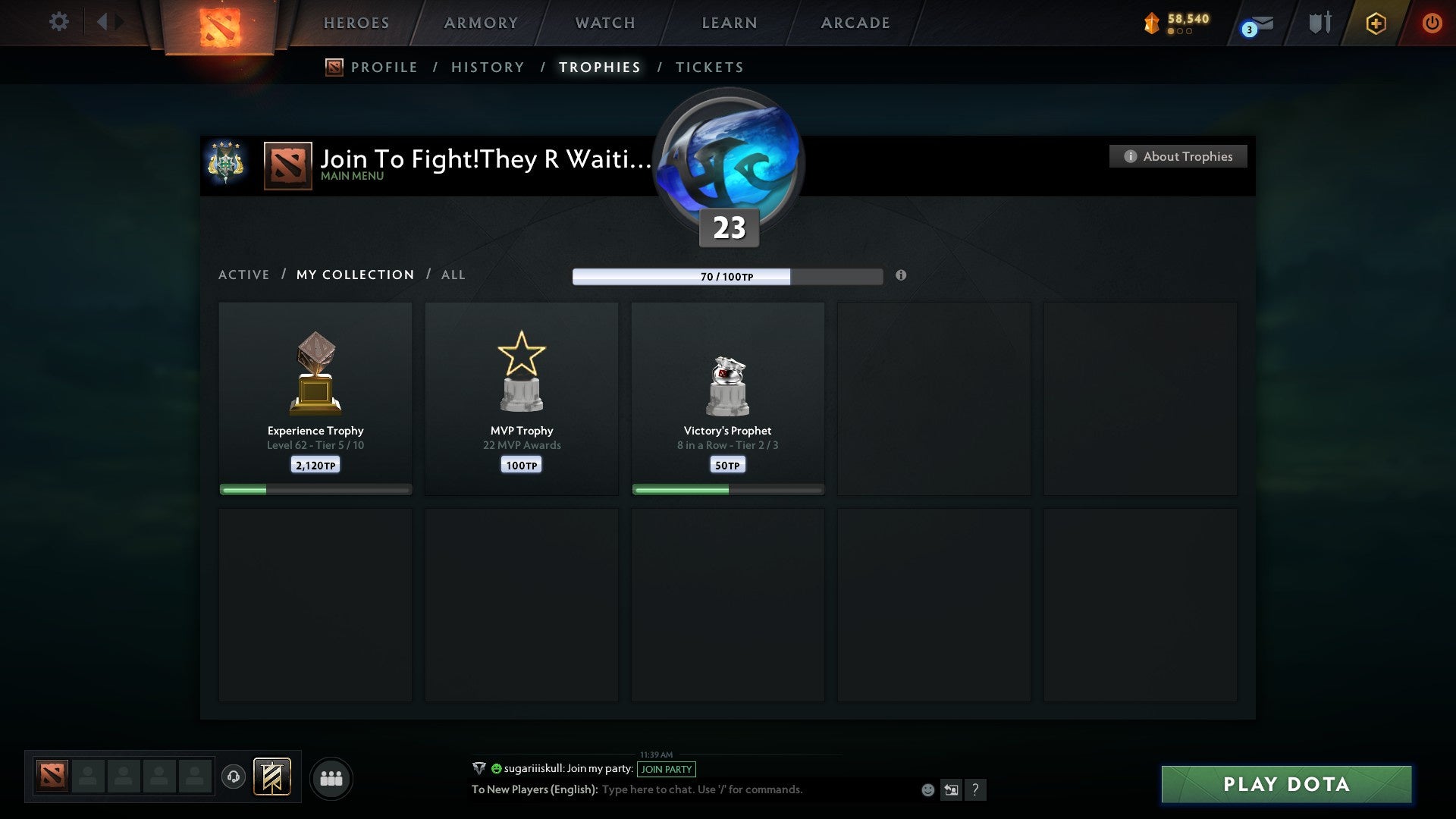The image size is (1456, 819).
Task: Switch to the ACTIVE trophies filter
Action: click(244, 275)
